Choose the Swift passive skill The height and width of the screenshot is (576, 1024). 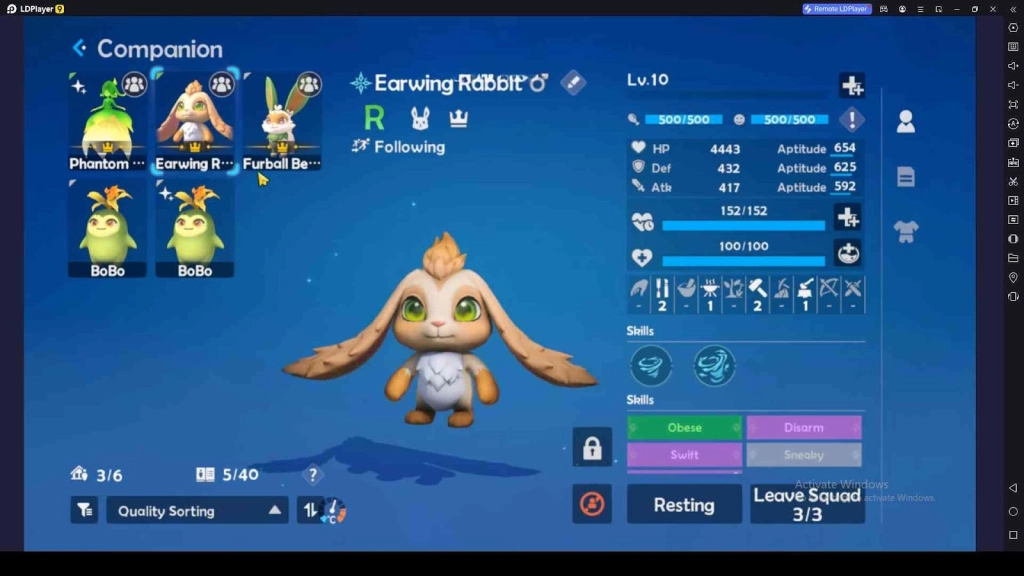685,455
